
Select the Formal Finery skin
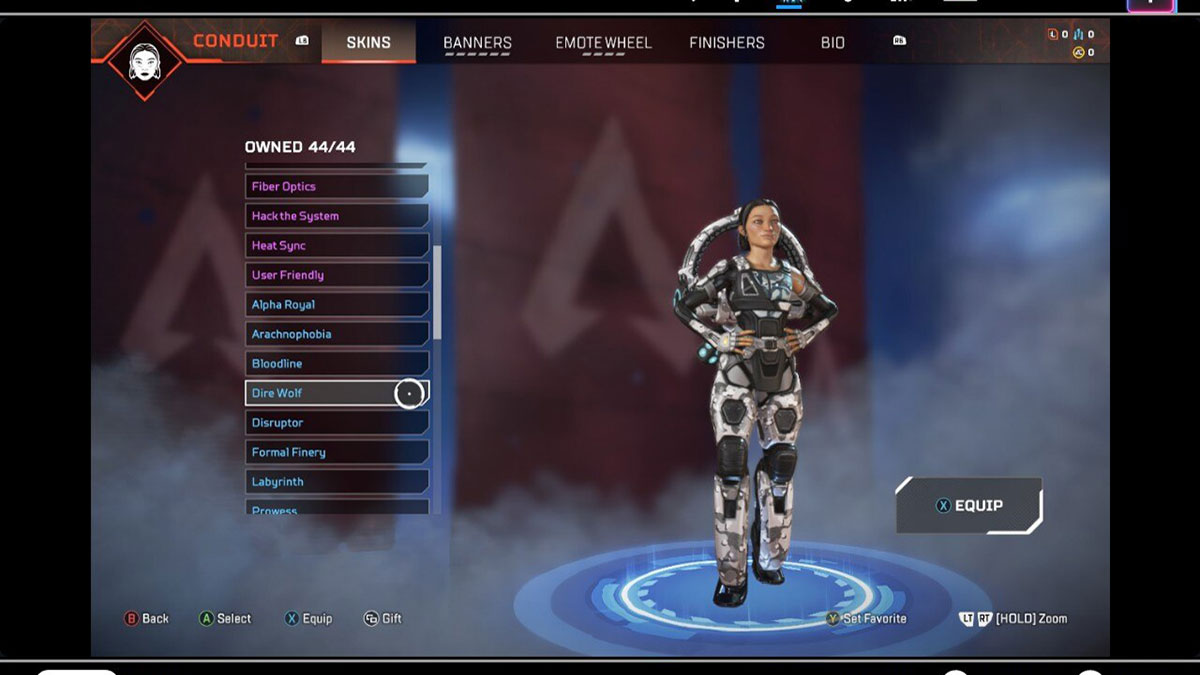[x=337, y=452]
